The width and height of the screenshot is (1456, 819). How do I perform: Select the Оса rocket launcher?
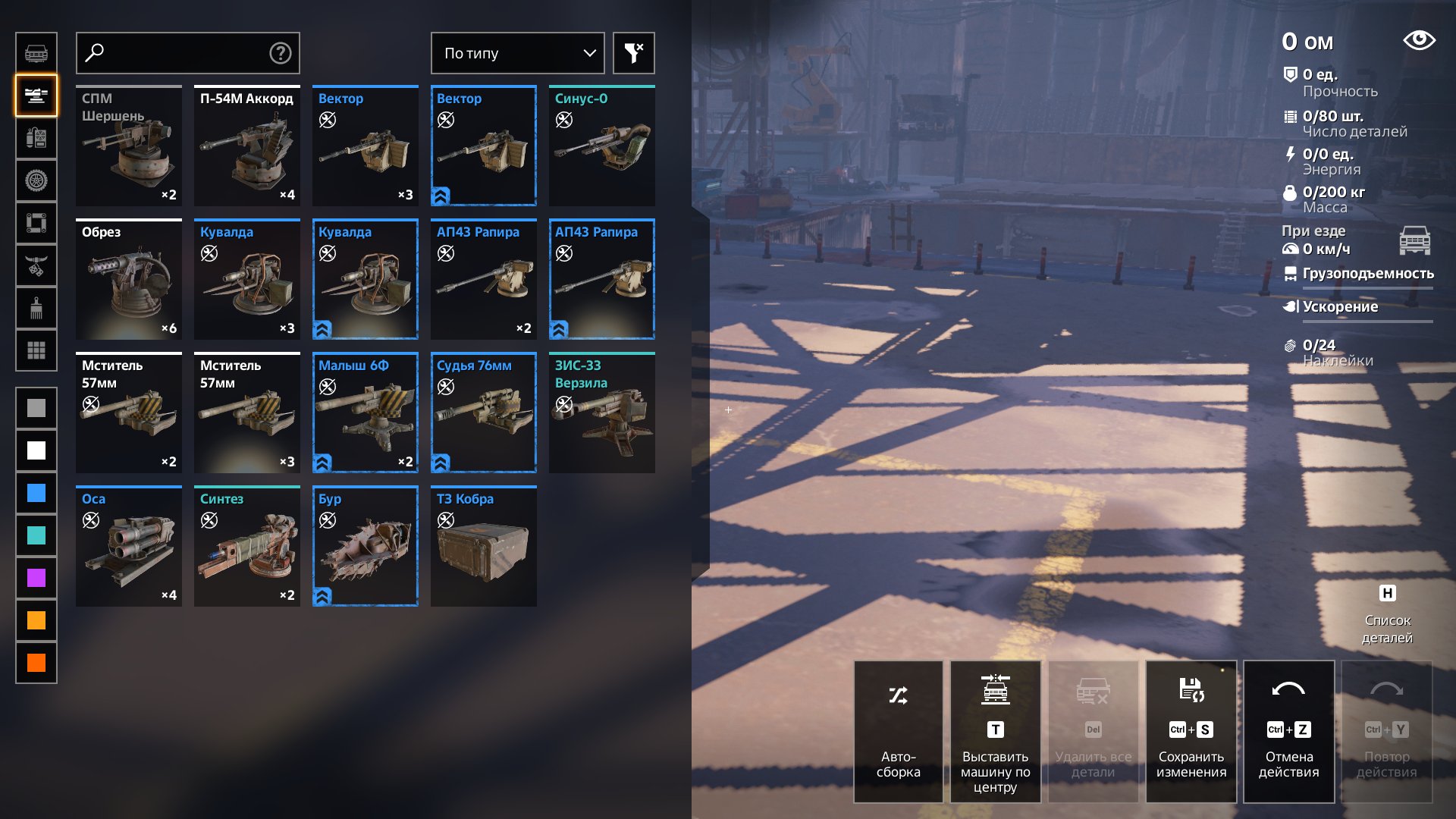pyautogui.click(x=129, y=547)
